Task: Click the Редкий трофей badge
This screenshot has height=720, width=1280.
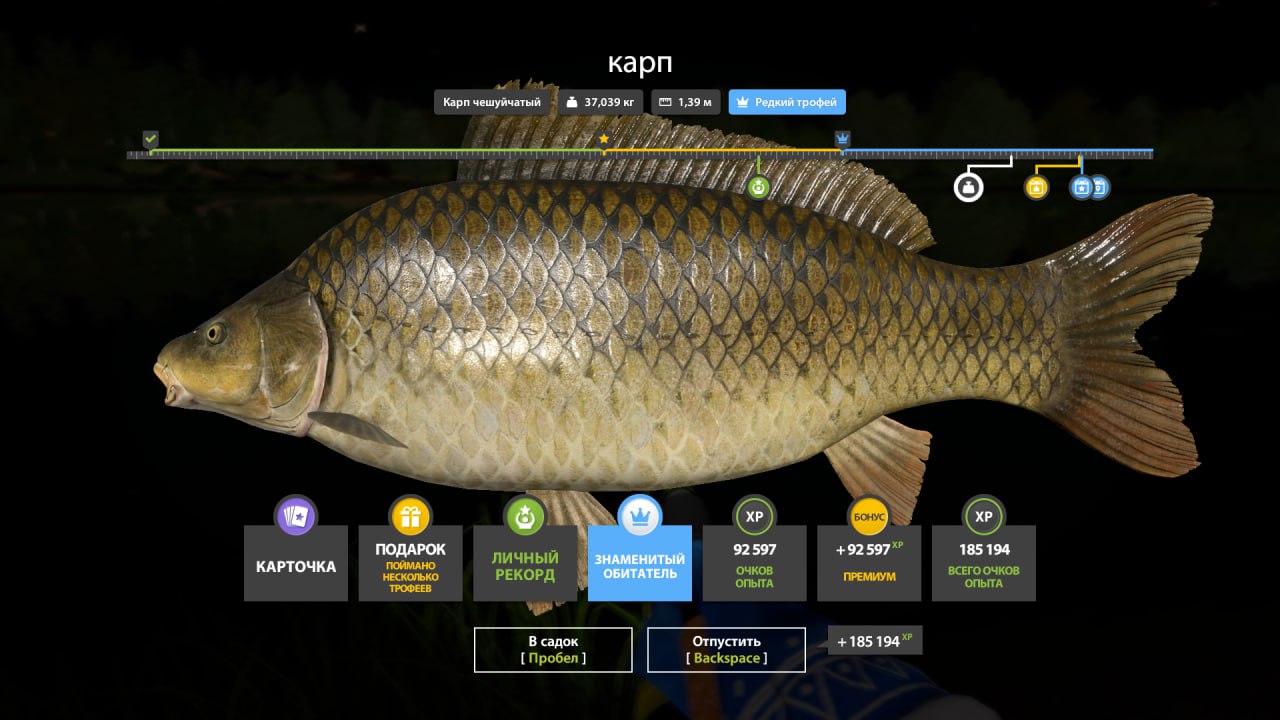Action: click(x=787, y=102)
